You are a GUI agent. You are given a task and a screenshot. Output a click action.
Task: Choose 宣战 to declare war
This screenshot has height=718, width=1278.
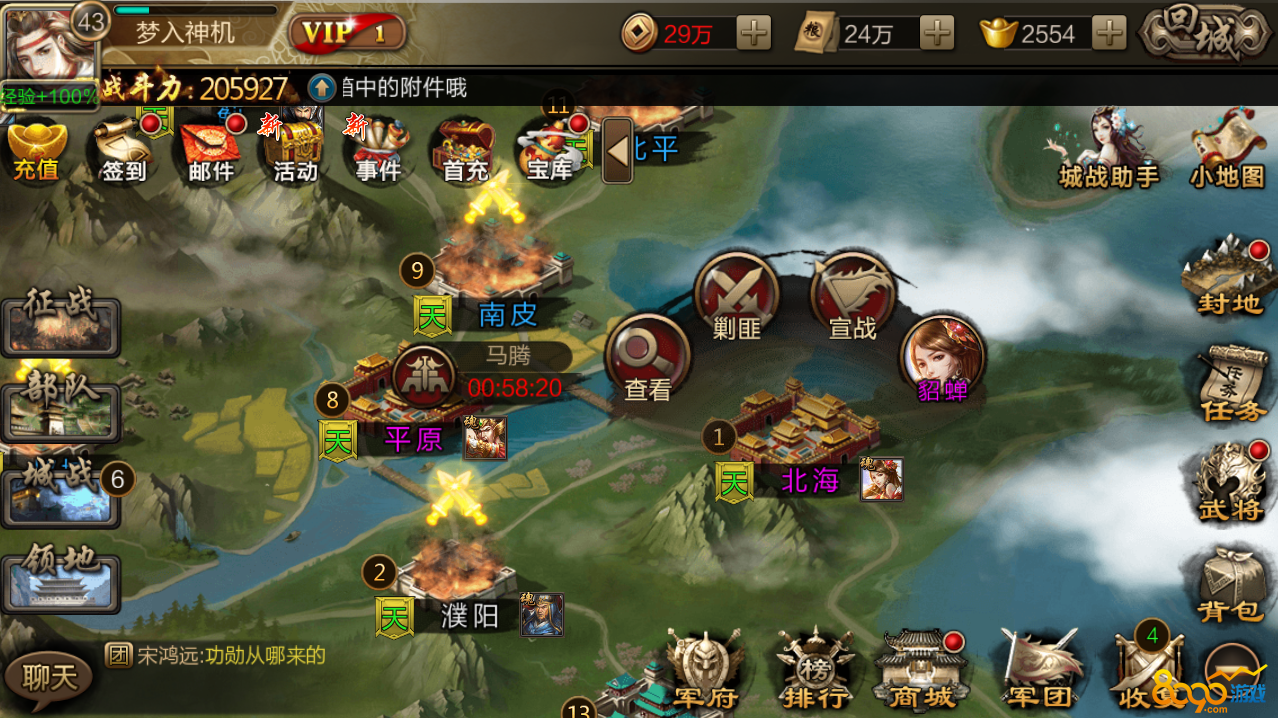(x=852, y=297)
